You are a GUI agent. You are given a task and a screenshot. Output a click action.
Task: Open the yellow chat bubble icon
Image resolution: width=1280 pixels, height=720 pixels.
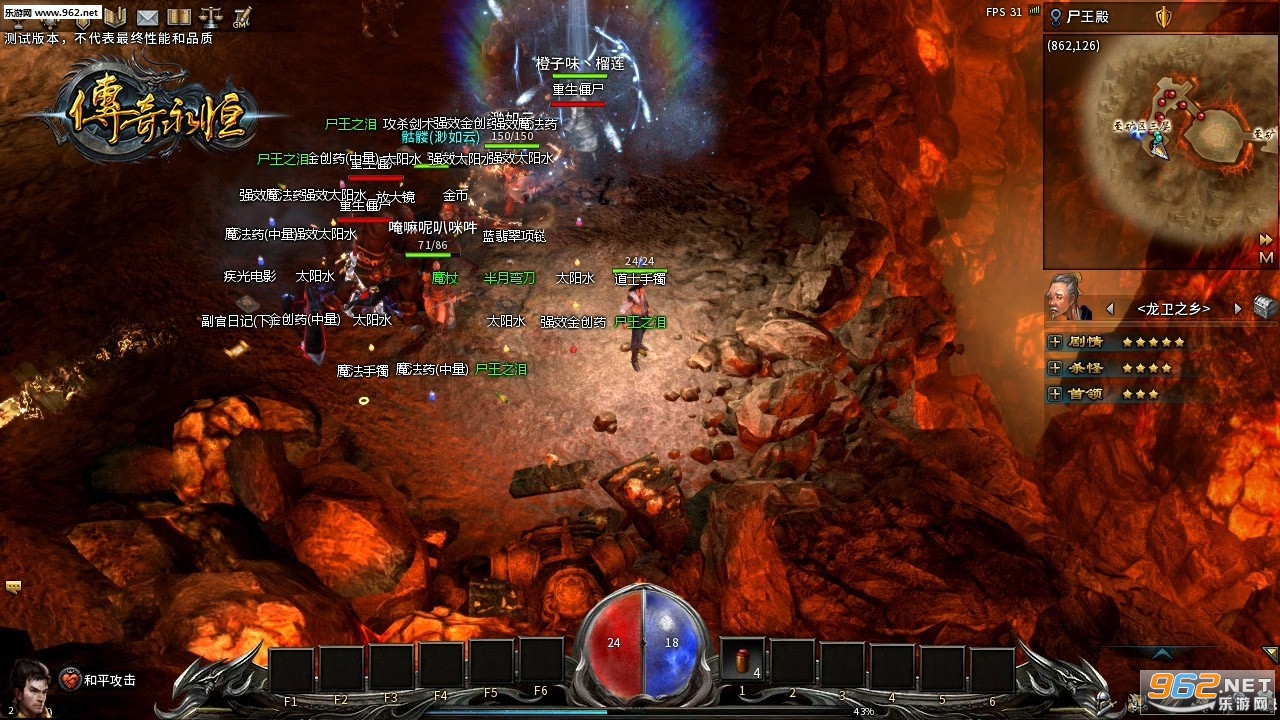[14, 587]
